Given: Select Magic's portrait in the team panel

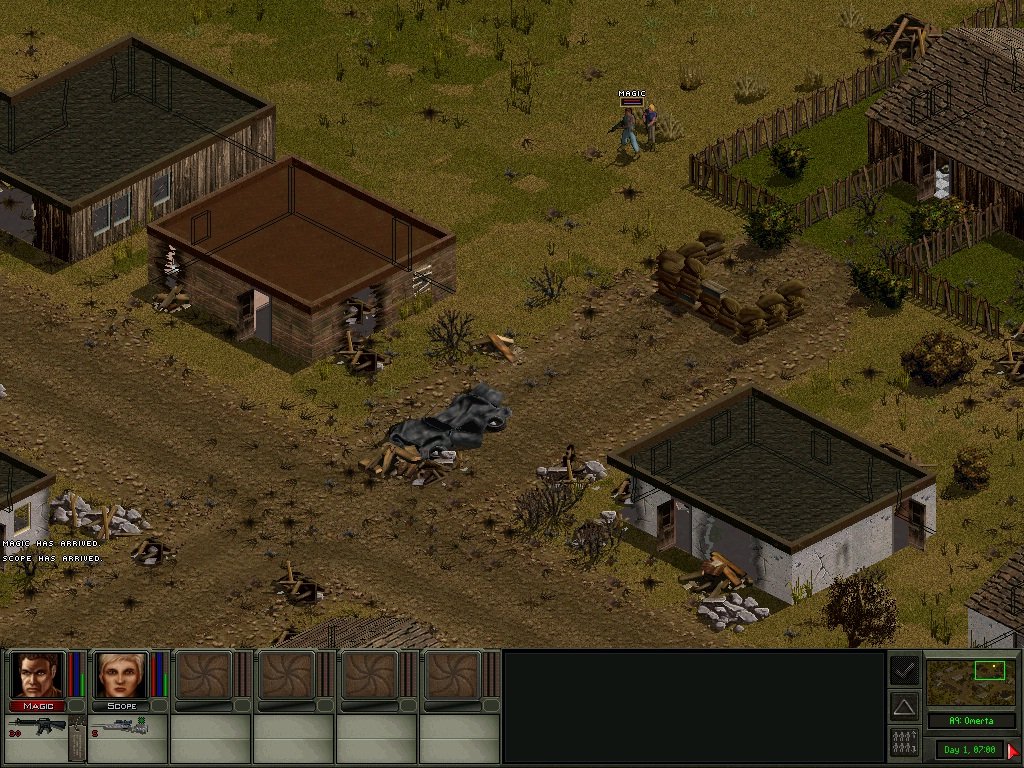Looking at the screenshot, I should click(38, 675).
